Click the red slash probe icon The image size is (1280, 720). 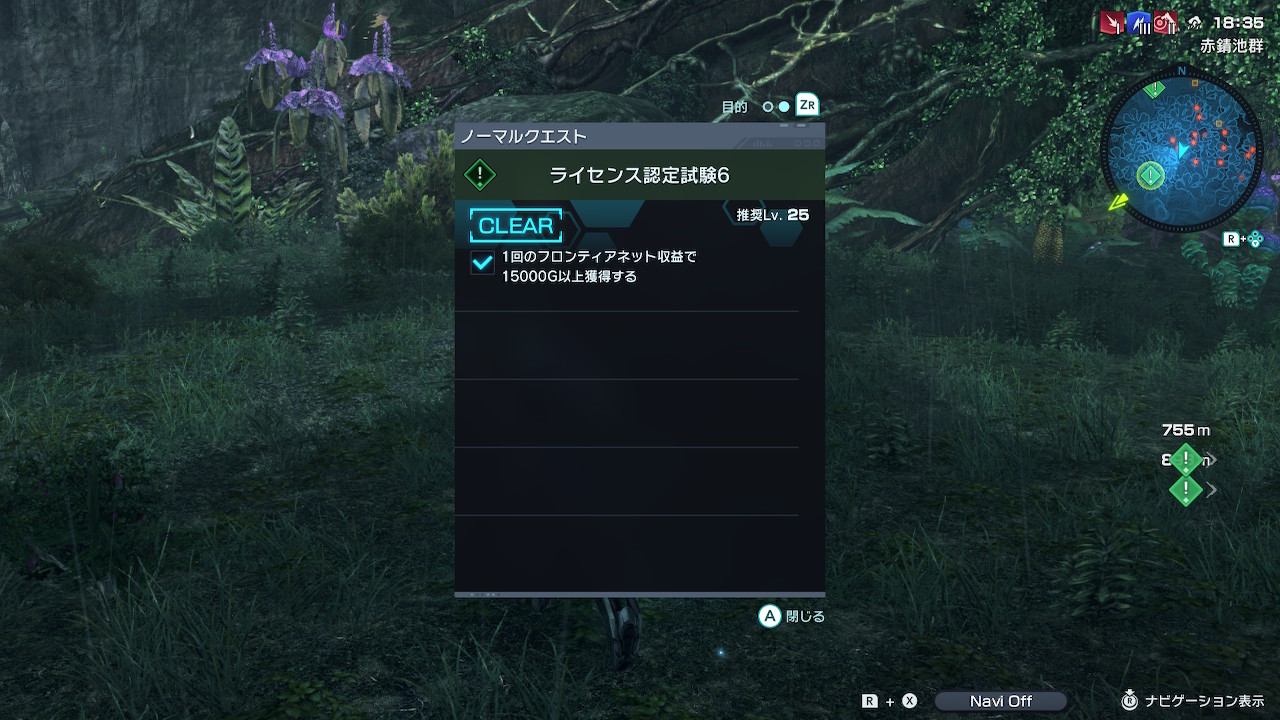1112,23
